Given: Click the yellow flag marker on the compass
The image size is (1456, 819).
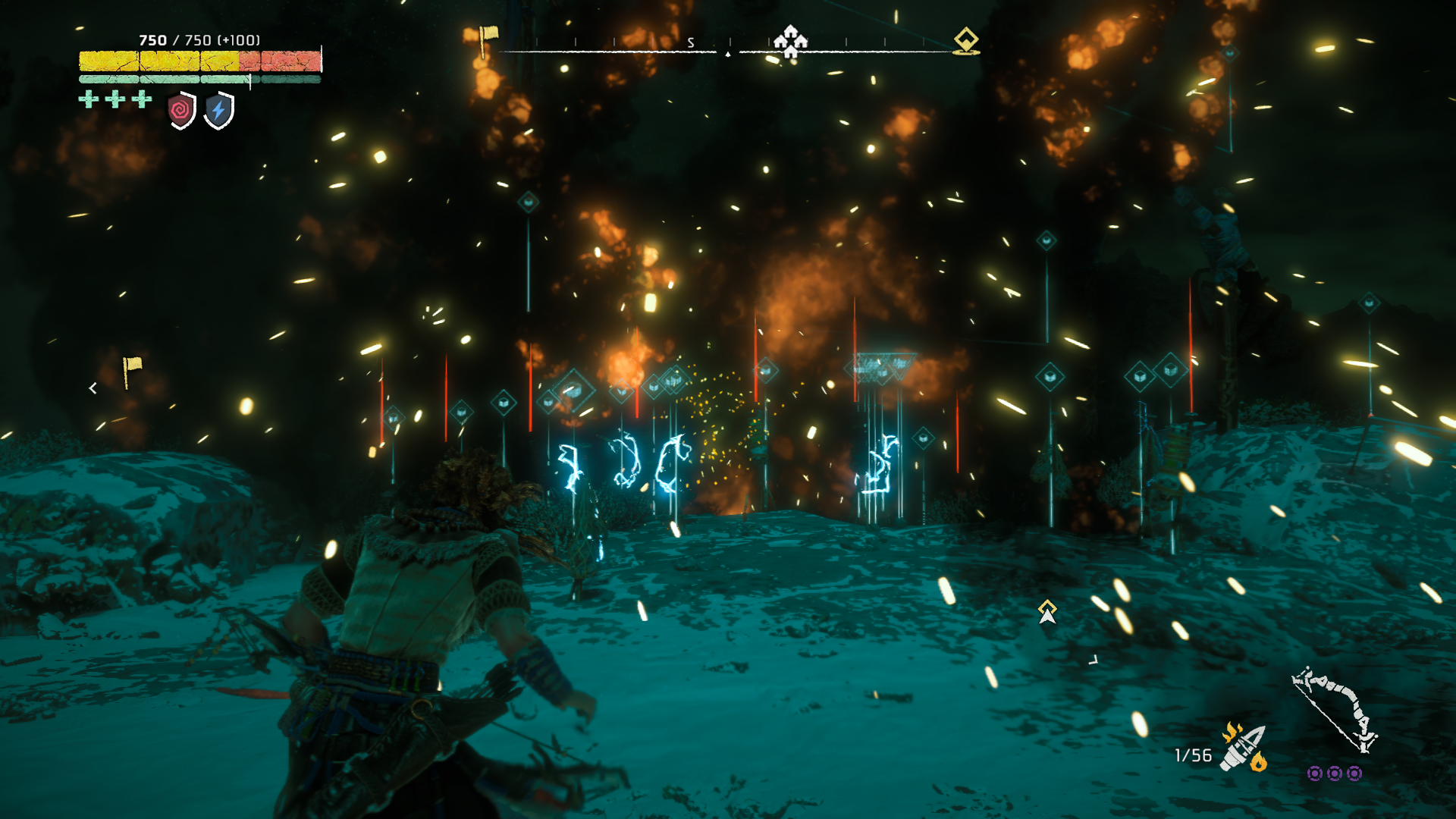Looking at the screenshot, I should click(488, 39).
